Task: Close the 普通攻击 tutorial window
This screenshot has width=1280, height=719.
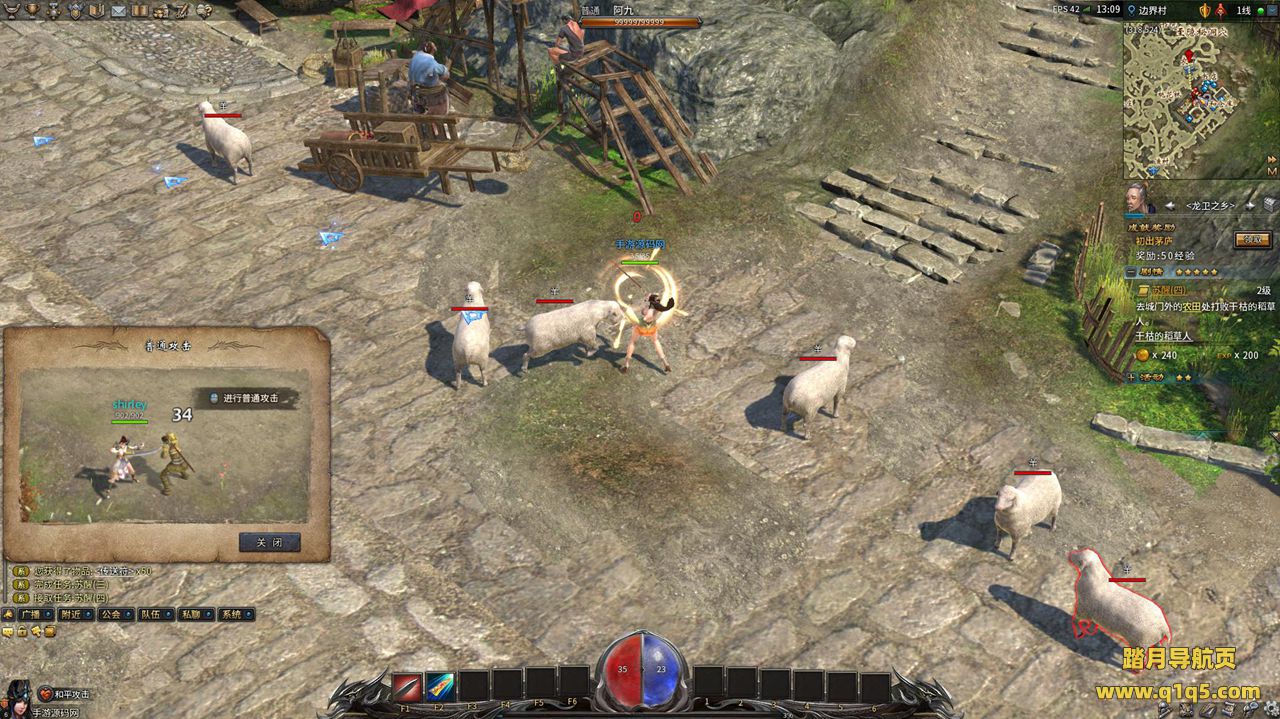Action: click(269, 543)
